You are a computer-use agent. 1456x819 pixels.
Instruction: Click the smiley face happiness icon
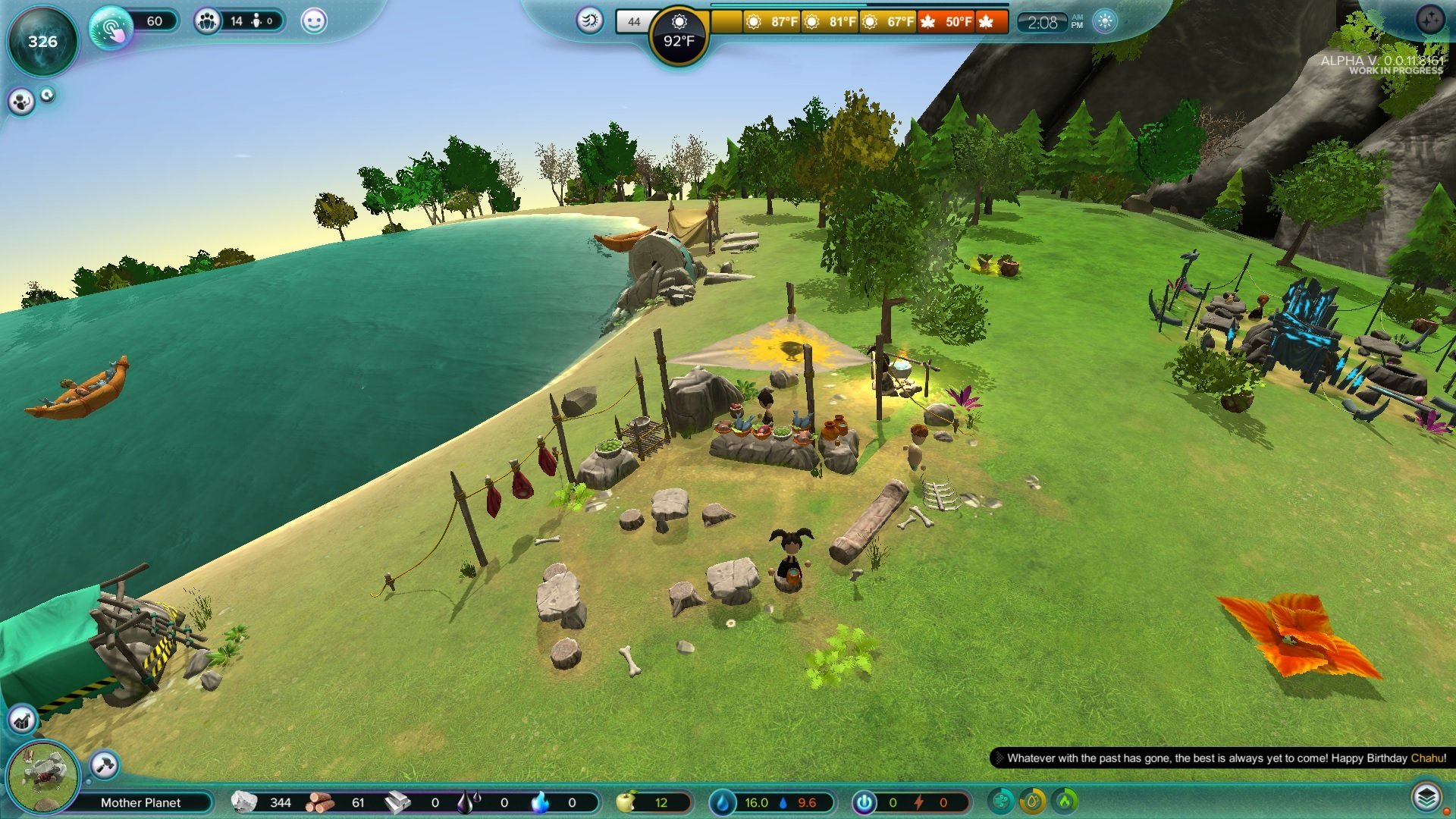tap(314, 21)
